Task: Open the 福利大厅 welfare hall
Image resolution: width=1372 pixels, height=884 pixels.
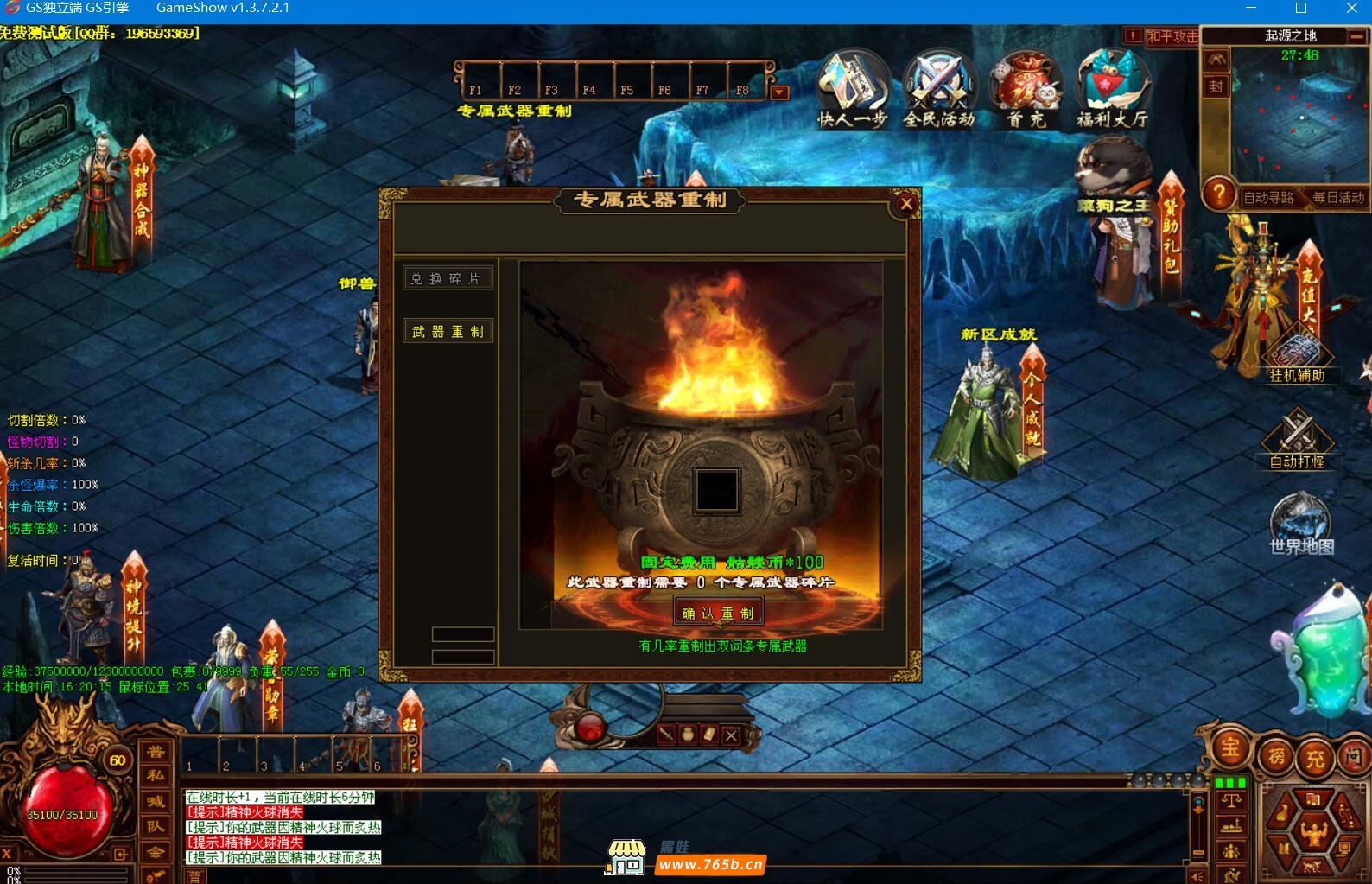Action: click(x=1113, y=86)
